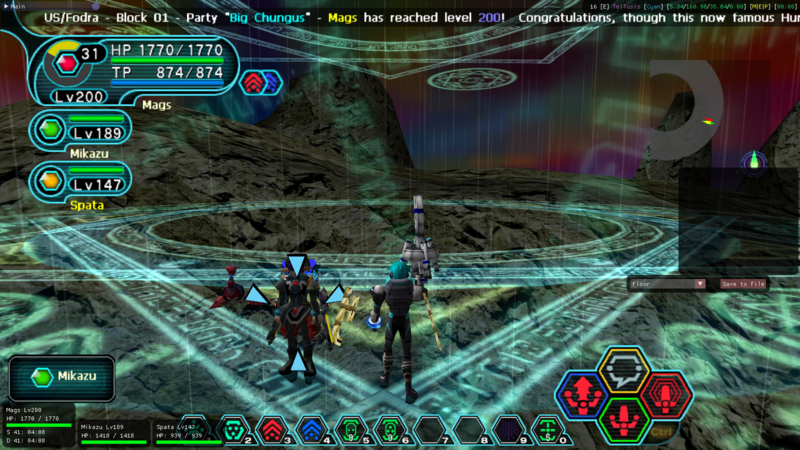This screenshot has height=450, width=800.
Task: Select the teal icon in hotbar slot 2
Action: 232,430
